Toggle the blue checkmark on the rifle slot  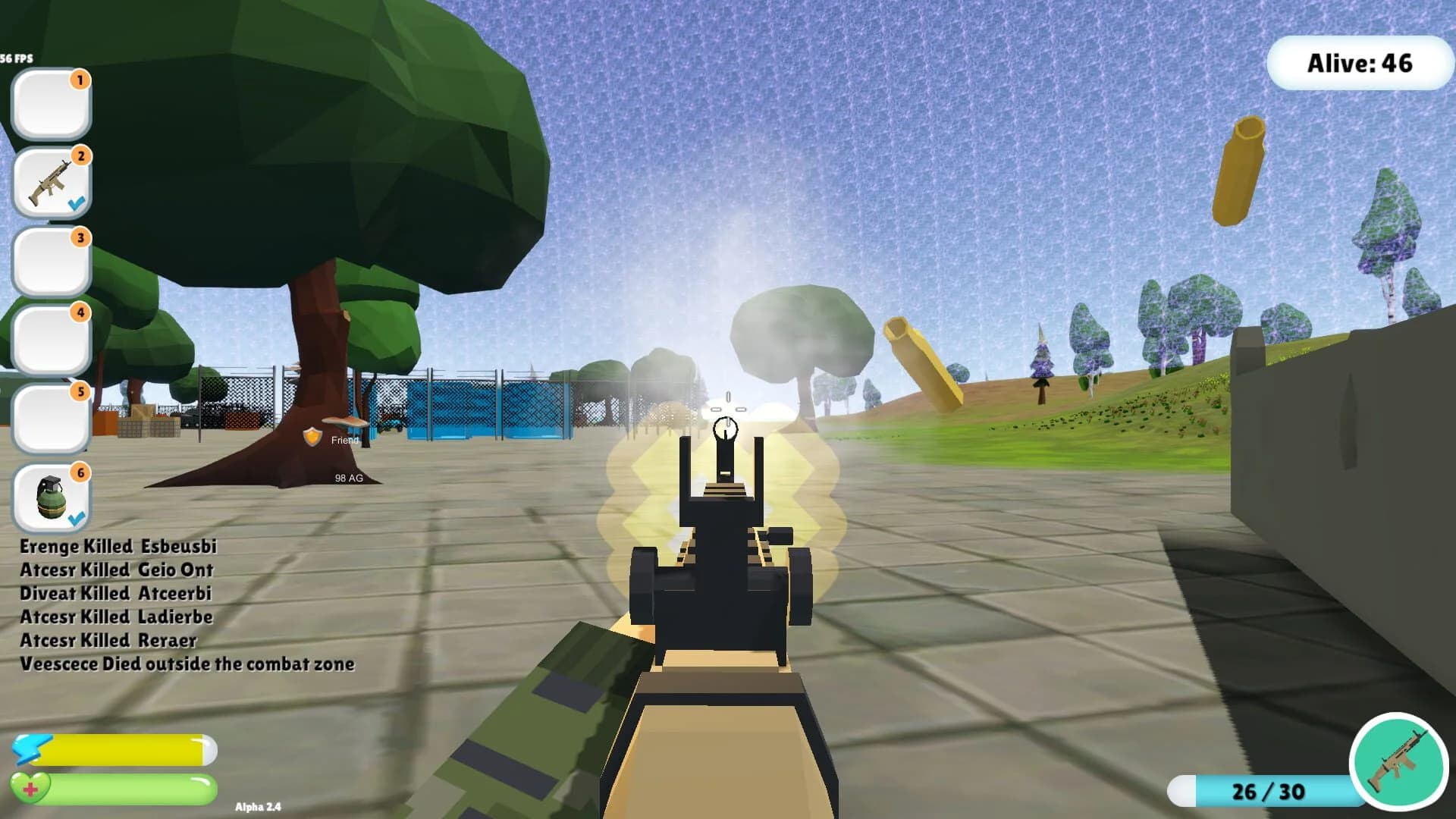tap(75, 203)
